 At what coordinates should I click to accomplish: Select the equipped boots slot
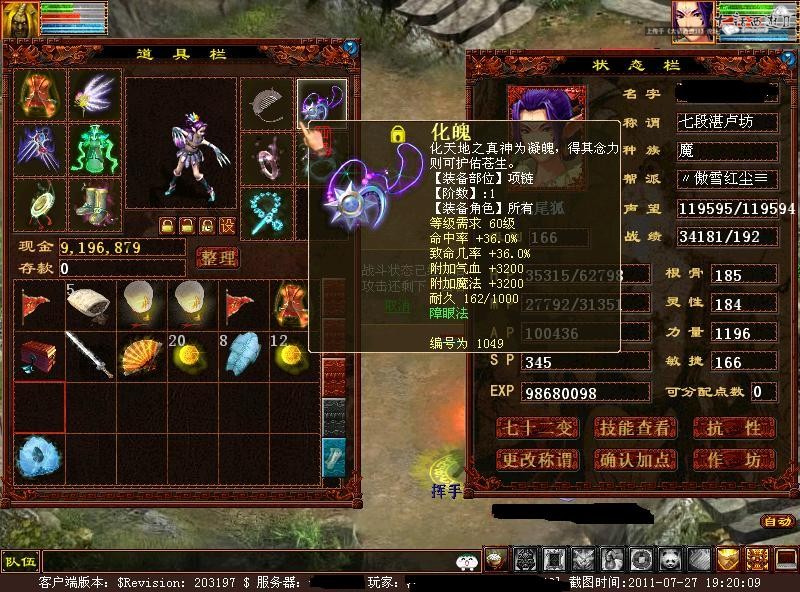pos(93,201)
